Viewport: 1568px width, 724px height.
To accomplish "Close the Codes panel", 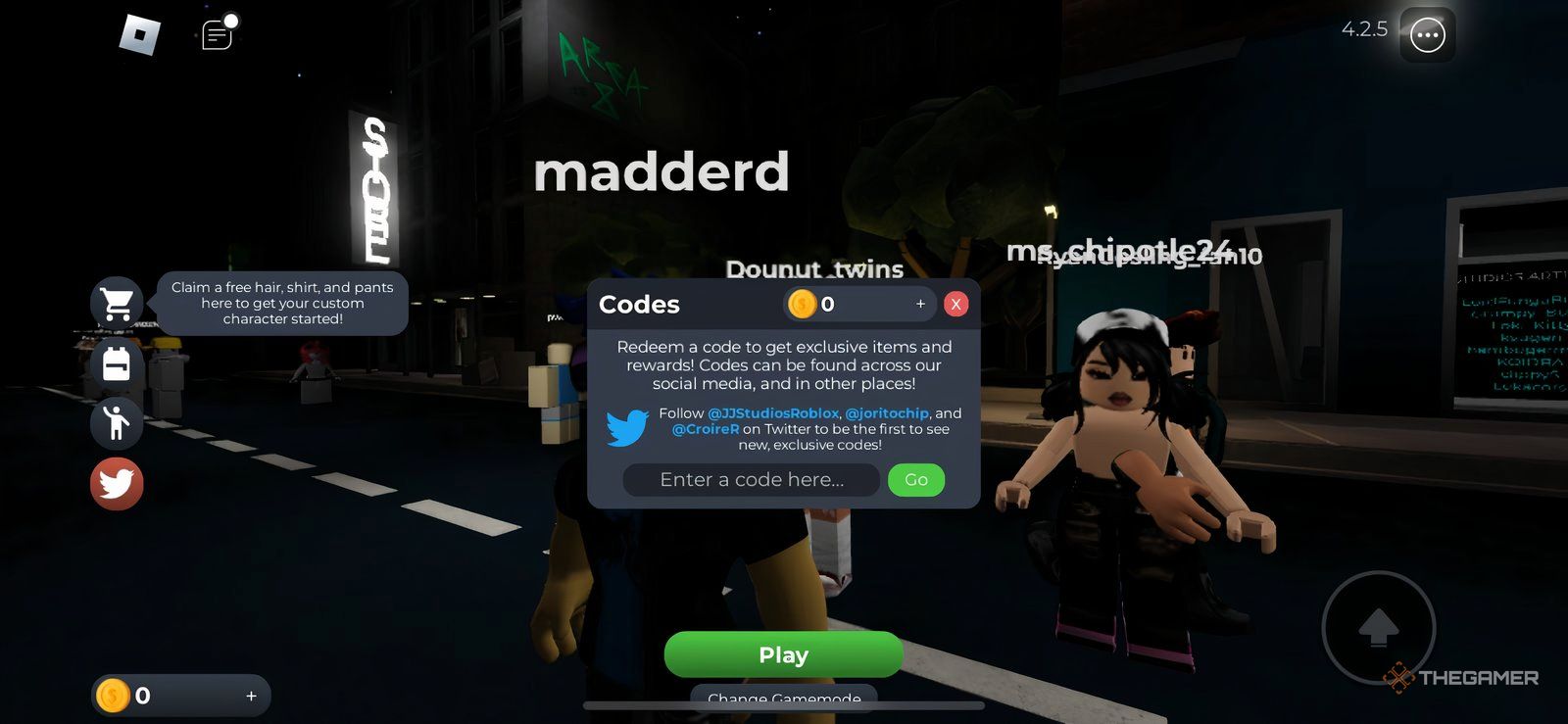I will tap(955, 304).
